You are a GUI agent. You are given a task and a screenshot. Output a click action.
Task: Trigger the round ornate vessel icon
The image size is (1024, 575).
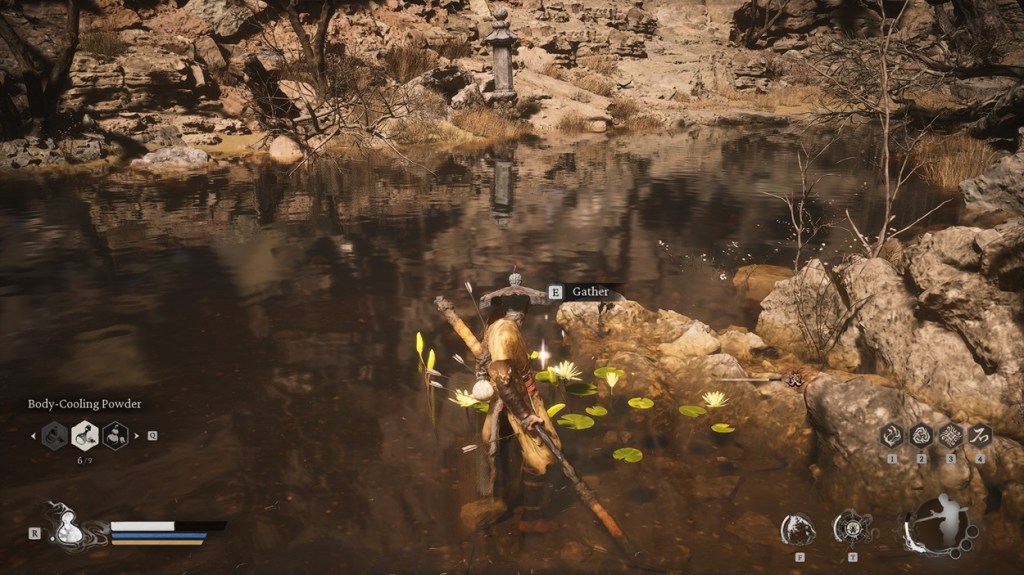point(852,528)
